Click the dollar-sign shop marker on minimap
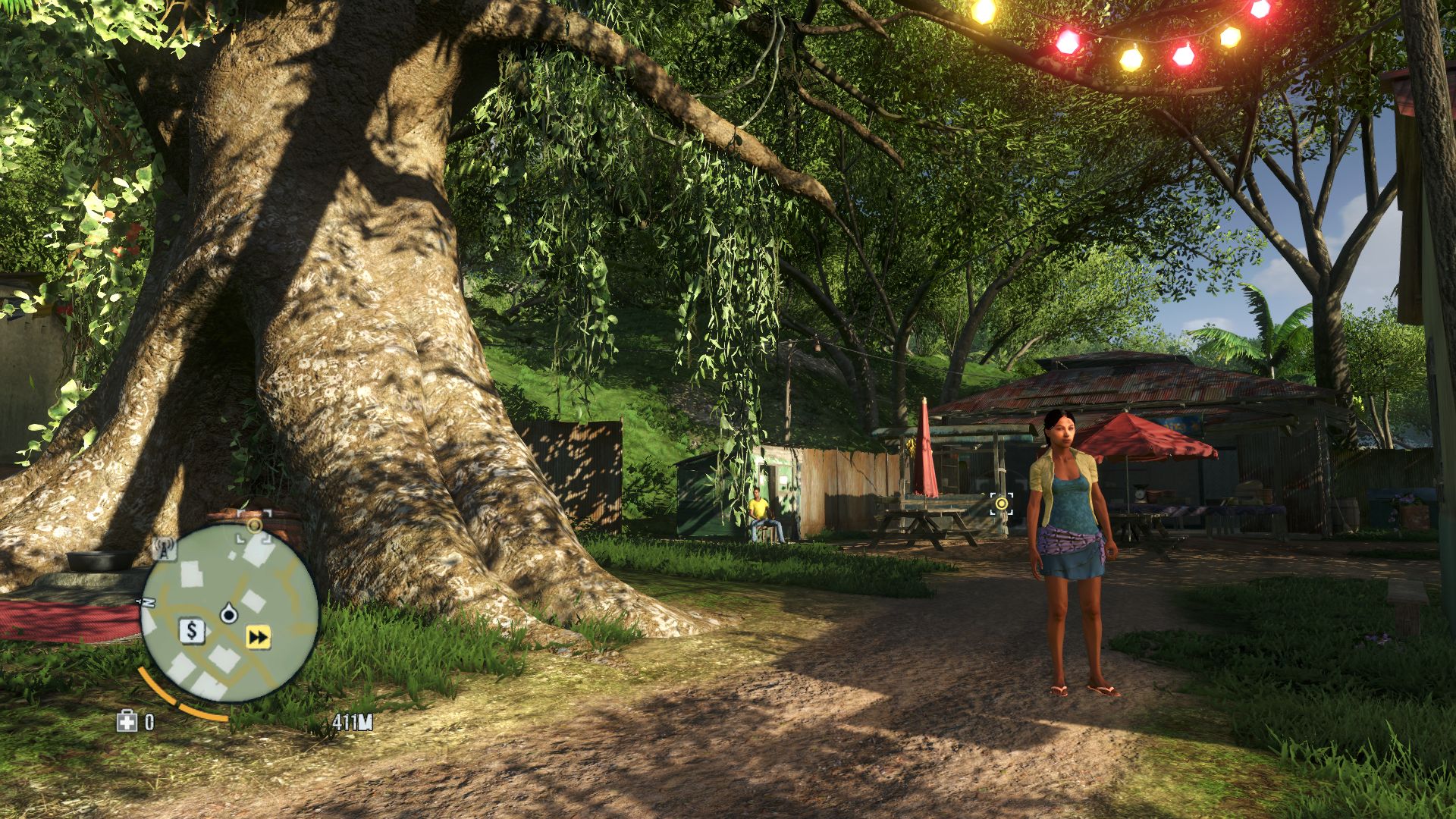1456x819 pixels. 193,630
